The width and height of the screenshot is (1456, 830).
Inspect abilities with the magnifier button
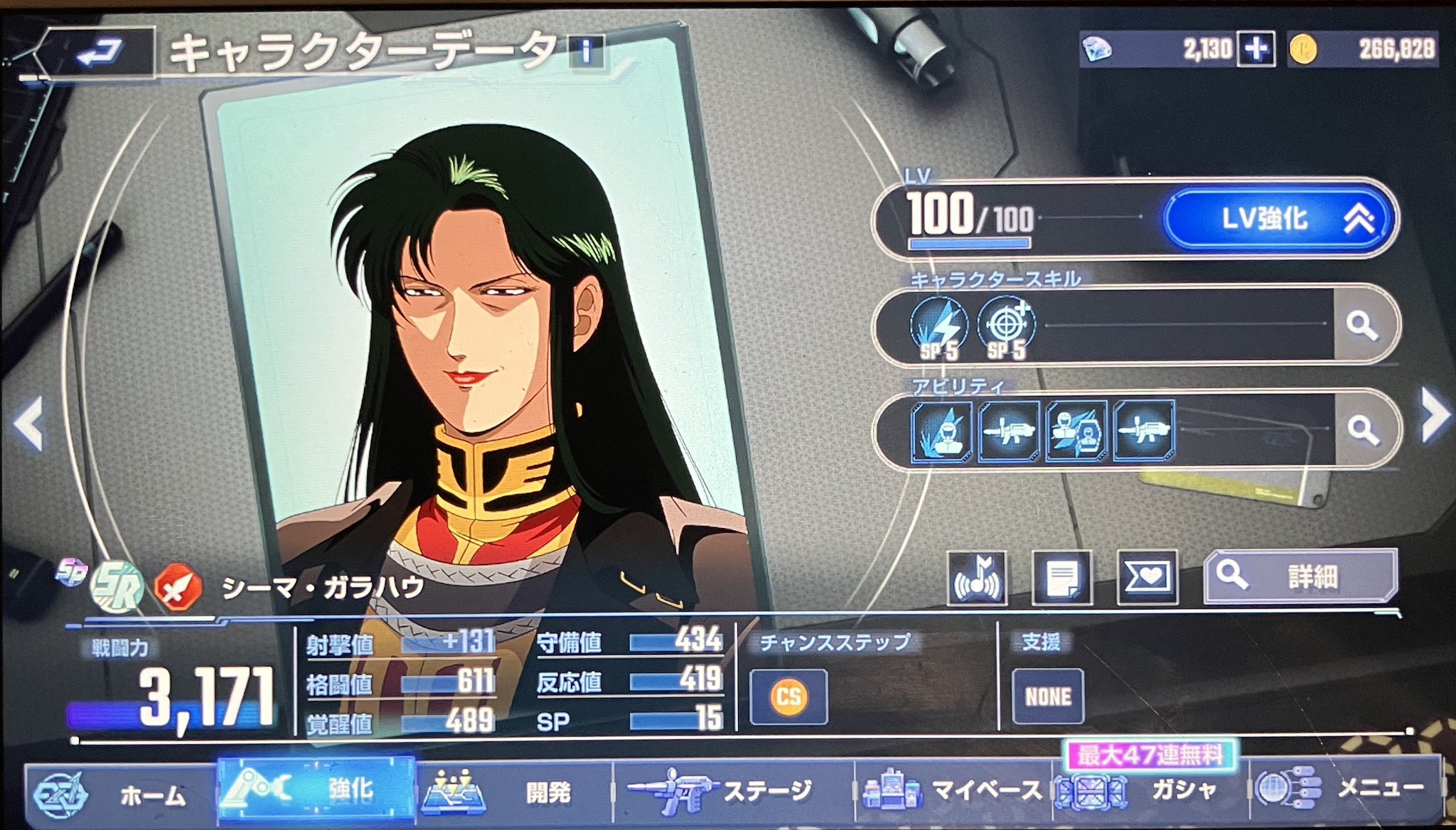[x=1363, y=429]
